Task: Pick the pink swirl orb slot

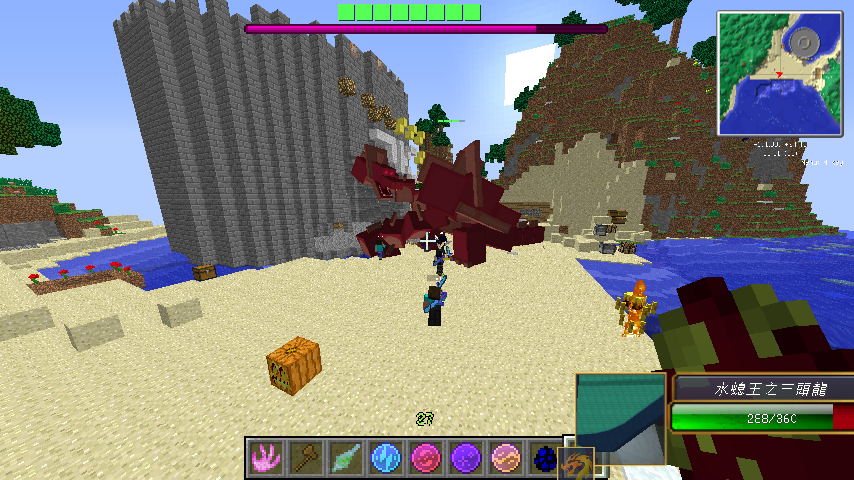Action: pos(425,458)
